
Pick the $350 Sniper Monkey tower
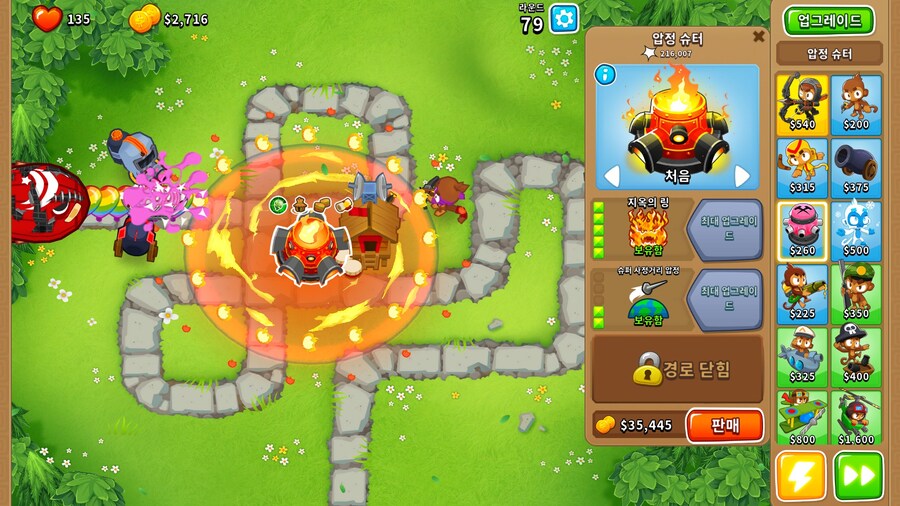pyautogui.click(x=856, y=294)
